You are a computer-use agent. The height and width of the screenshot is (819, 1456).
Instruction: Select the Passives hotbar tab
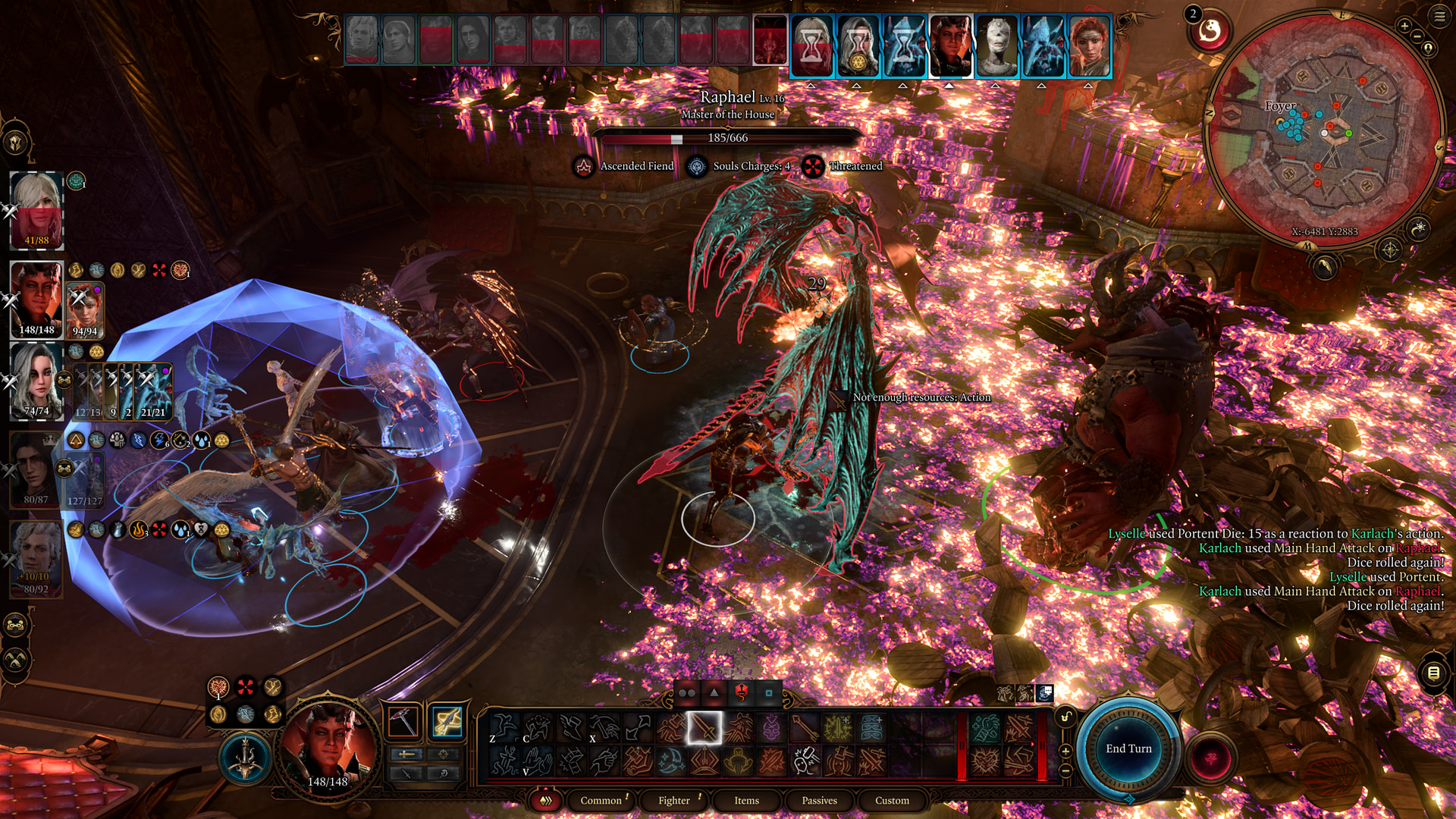pos(819,801)
